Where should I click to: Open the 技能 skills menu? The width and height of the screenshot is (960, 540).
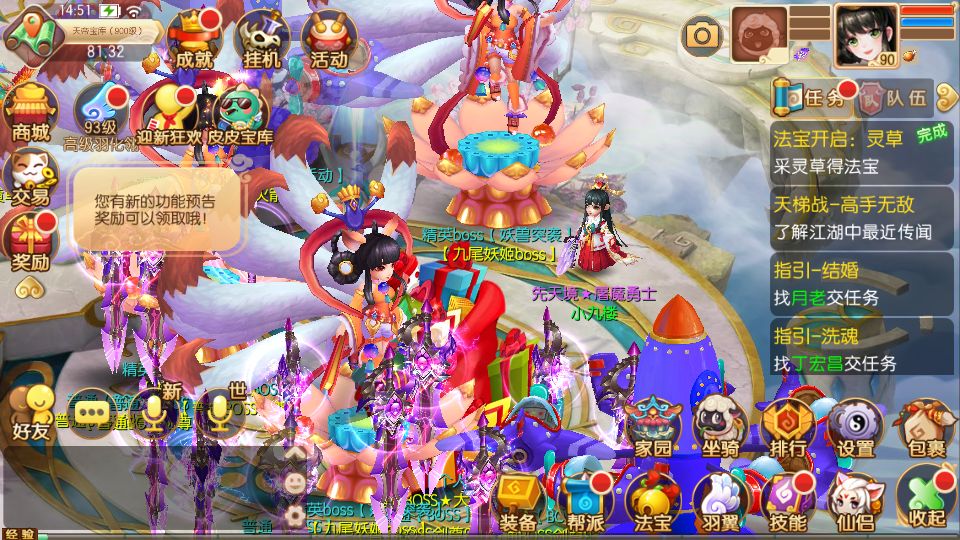pos(788,501)
